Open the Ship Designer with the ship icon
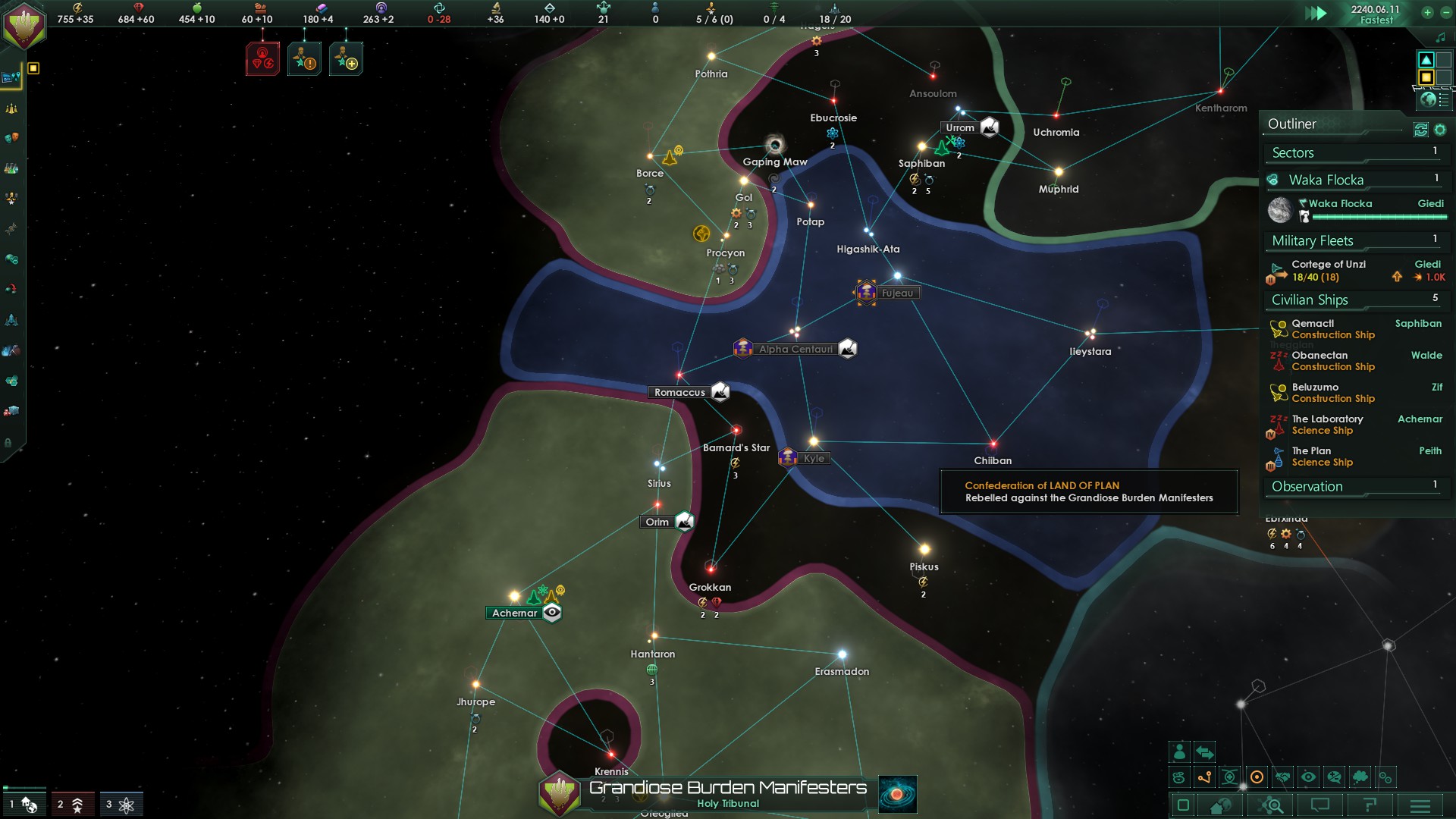Image resolution: width=1456 pixels, height=819 pixels. 12,317
